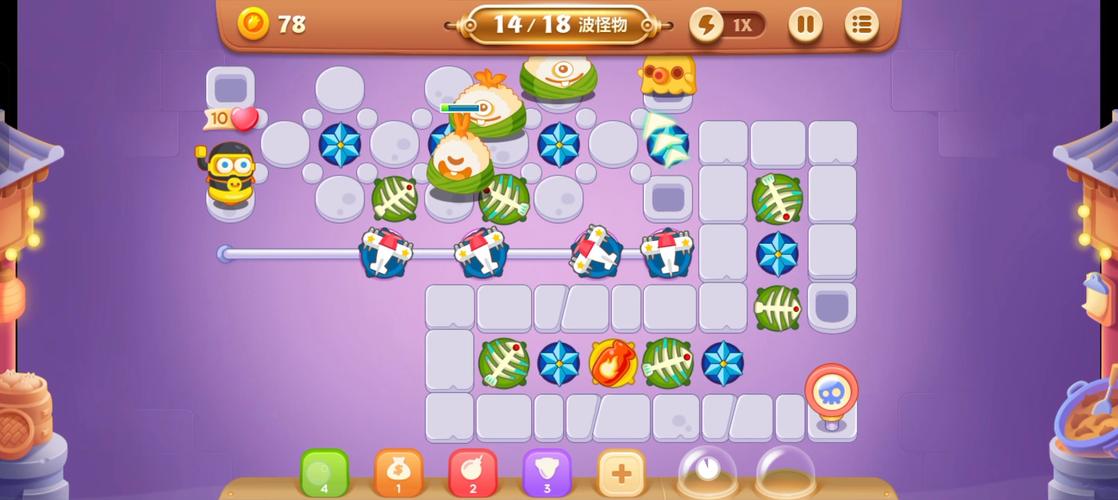This screenshot has width=1118, height=500.
Task: Use the orange money bag item
Action: click(398, 472)
